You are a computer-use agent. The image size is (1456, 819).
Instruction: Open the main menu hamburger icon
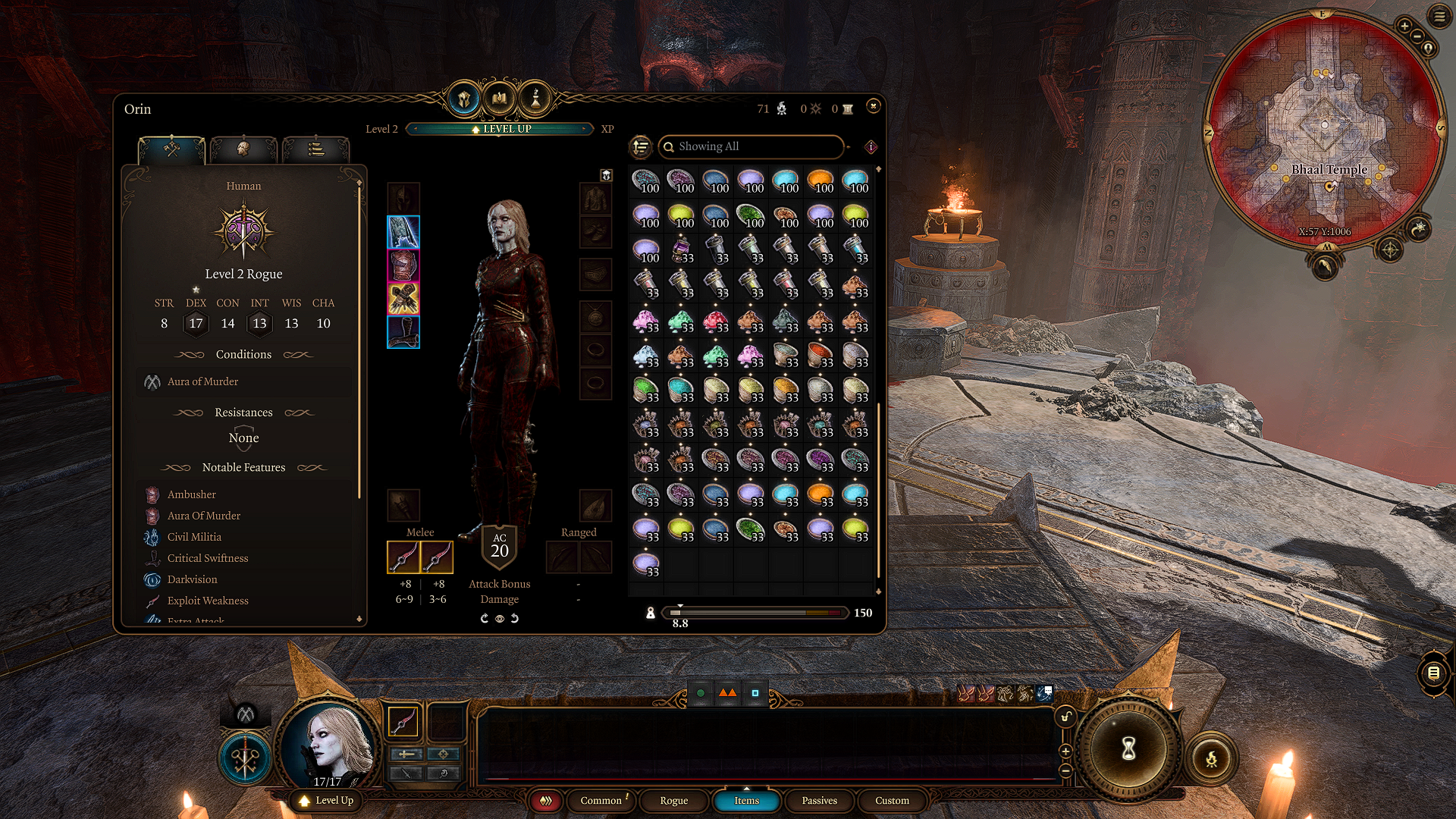pos(1439,17)
